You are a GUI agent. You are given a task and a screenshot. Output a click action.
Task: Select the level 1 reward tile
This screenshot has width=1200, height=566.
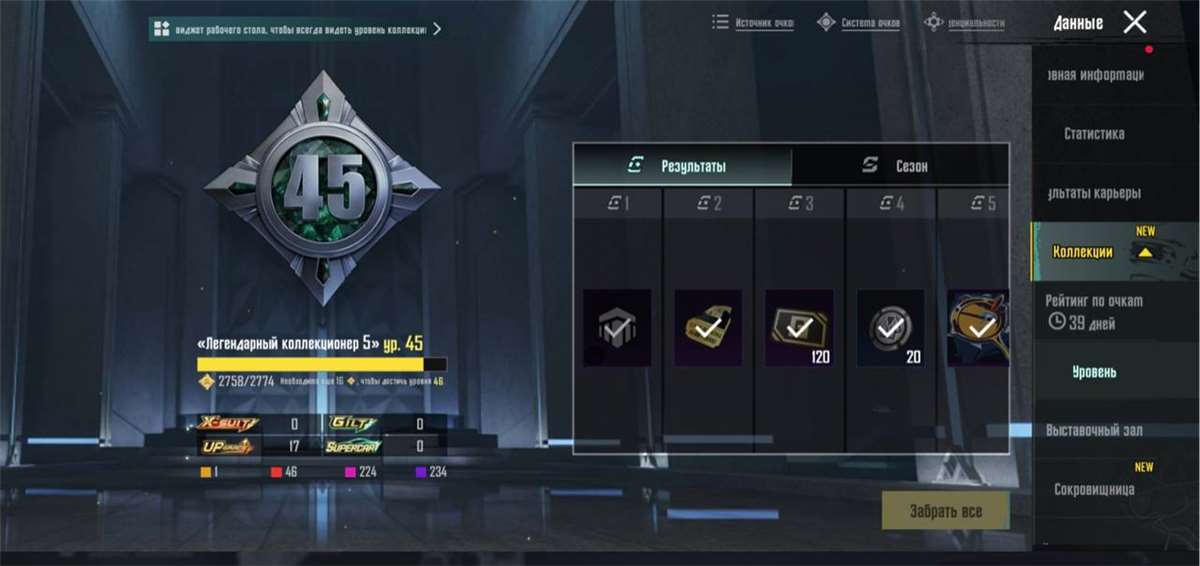coord(617,327)
